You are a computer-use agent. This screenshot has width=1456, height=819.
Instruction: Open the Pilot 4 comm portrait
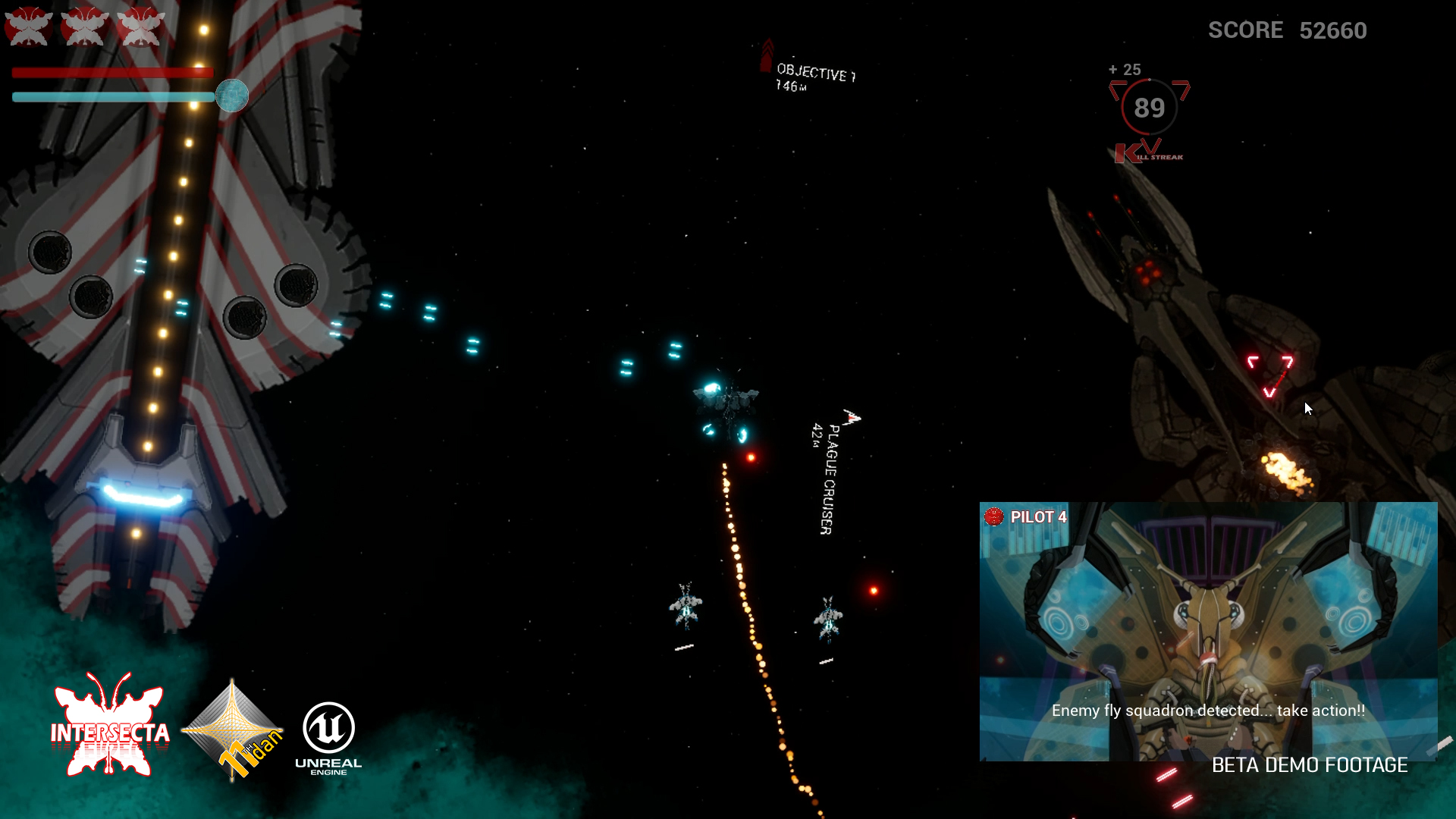click(x=1207, y=631)
